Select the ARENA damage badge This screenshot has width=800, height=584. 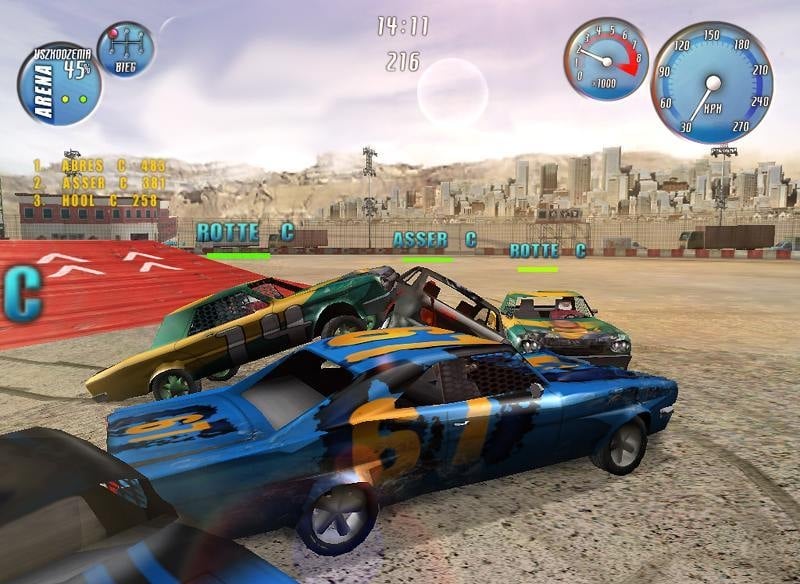pyautogui.click(x=58, y=84)
